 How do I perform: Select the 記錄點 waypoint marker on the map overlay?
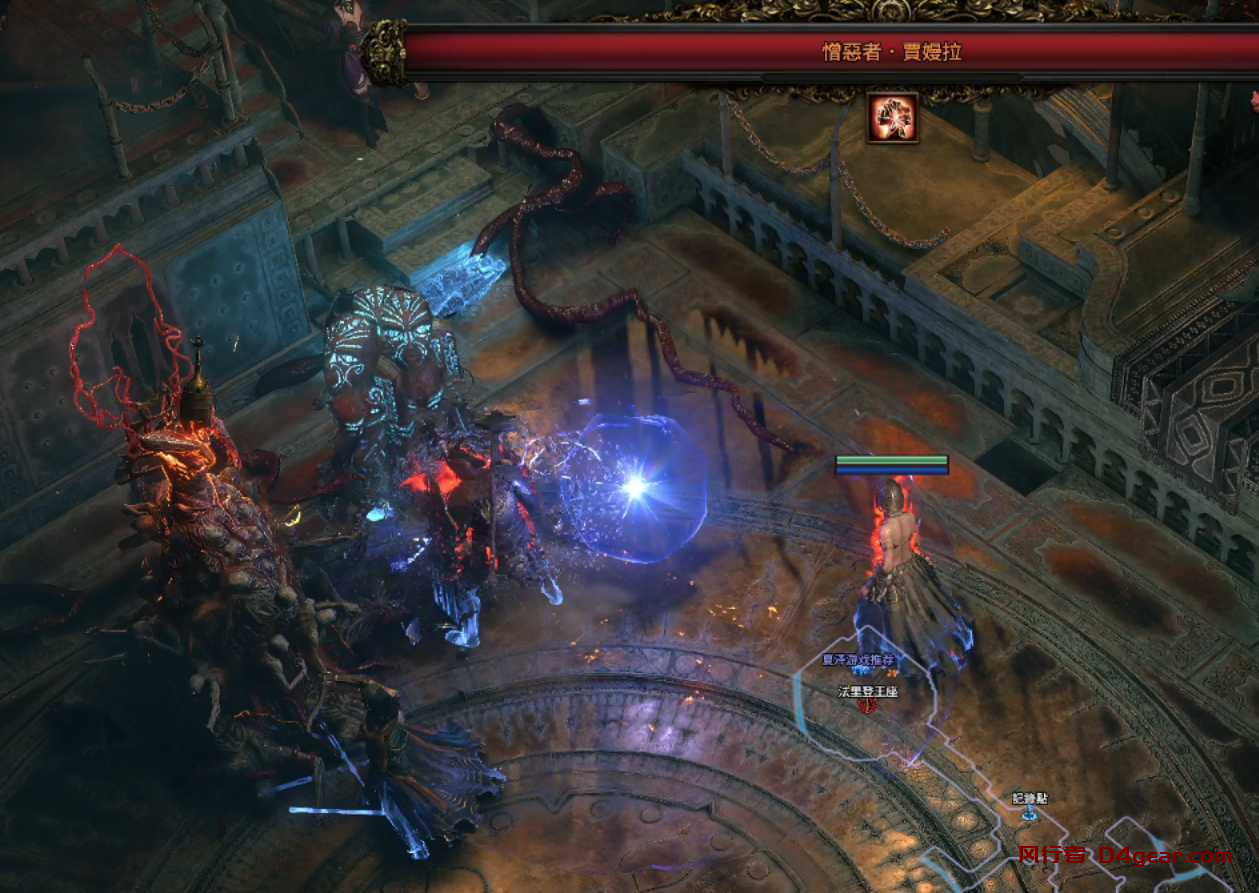click(1029, 813)
